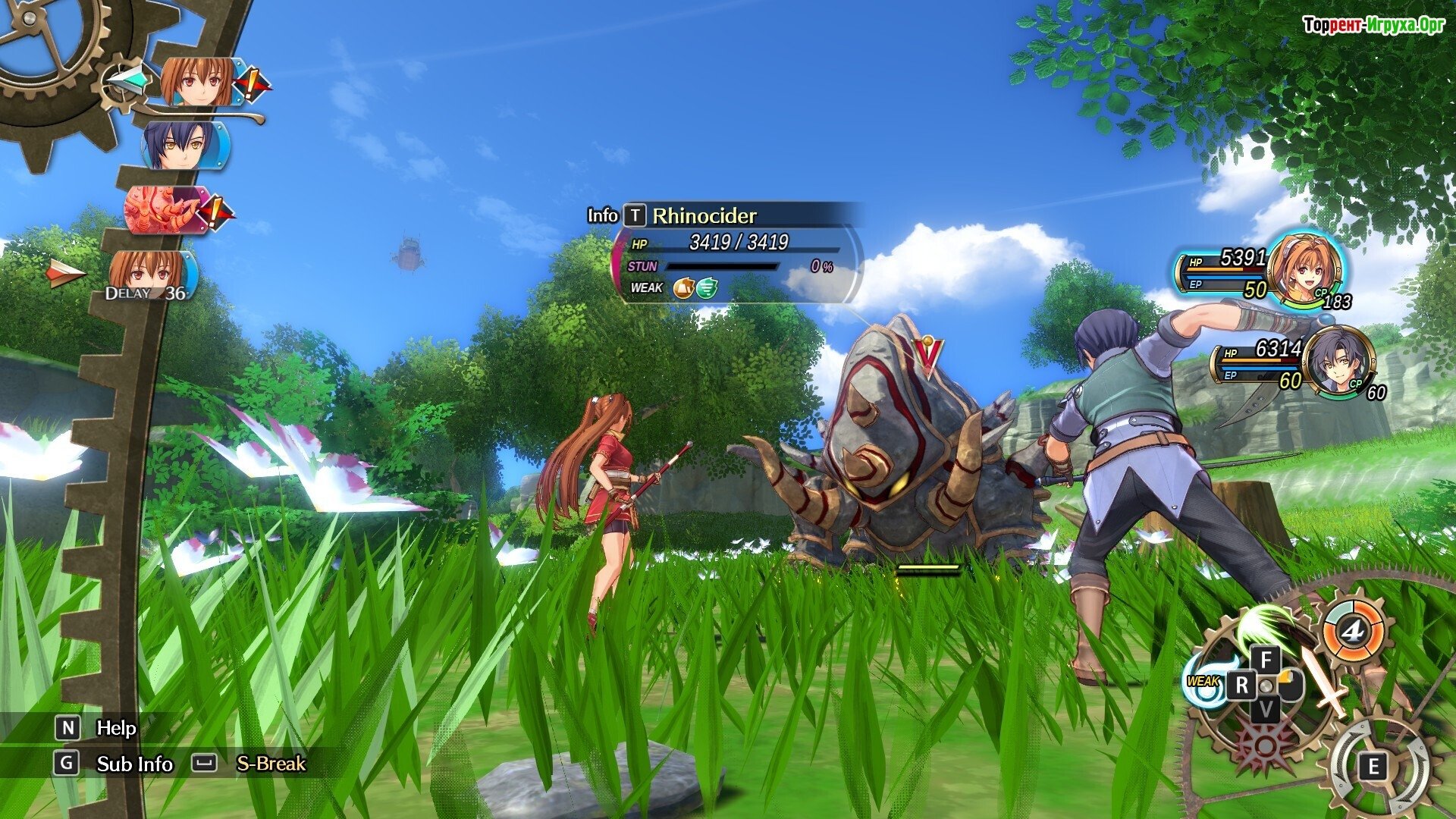Click the red target marker above Rhinocider
The width and height of the screenshot is (1456, 819).
click(x=928, y=354)
